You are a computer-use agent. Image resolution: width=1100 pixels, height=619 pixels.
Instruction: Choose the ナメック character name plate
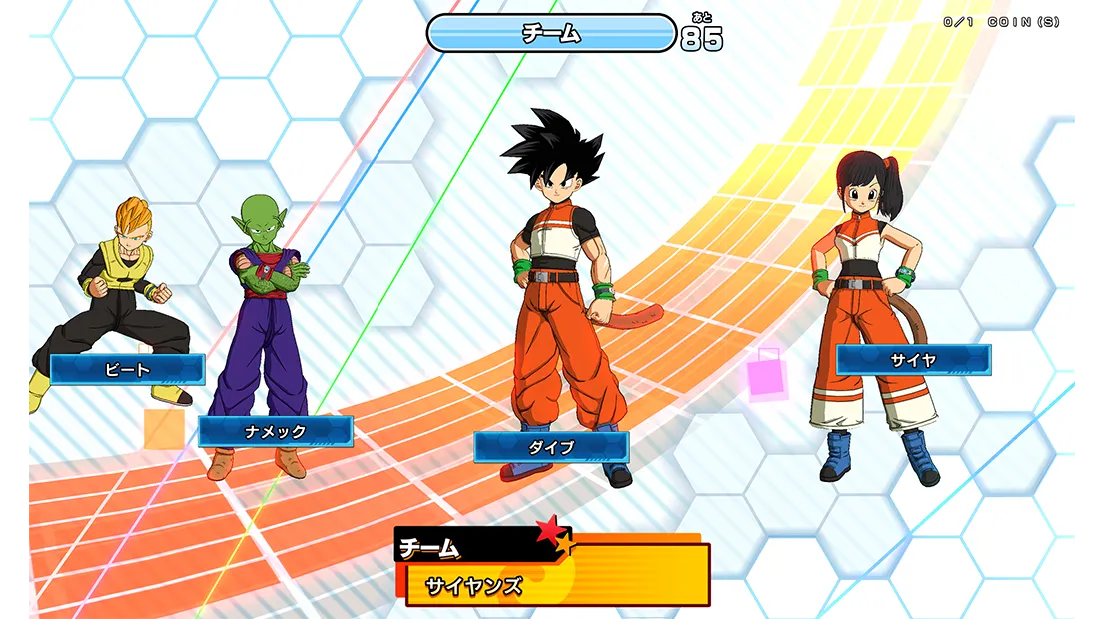(x=276, y=431)
